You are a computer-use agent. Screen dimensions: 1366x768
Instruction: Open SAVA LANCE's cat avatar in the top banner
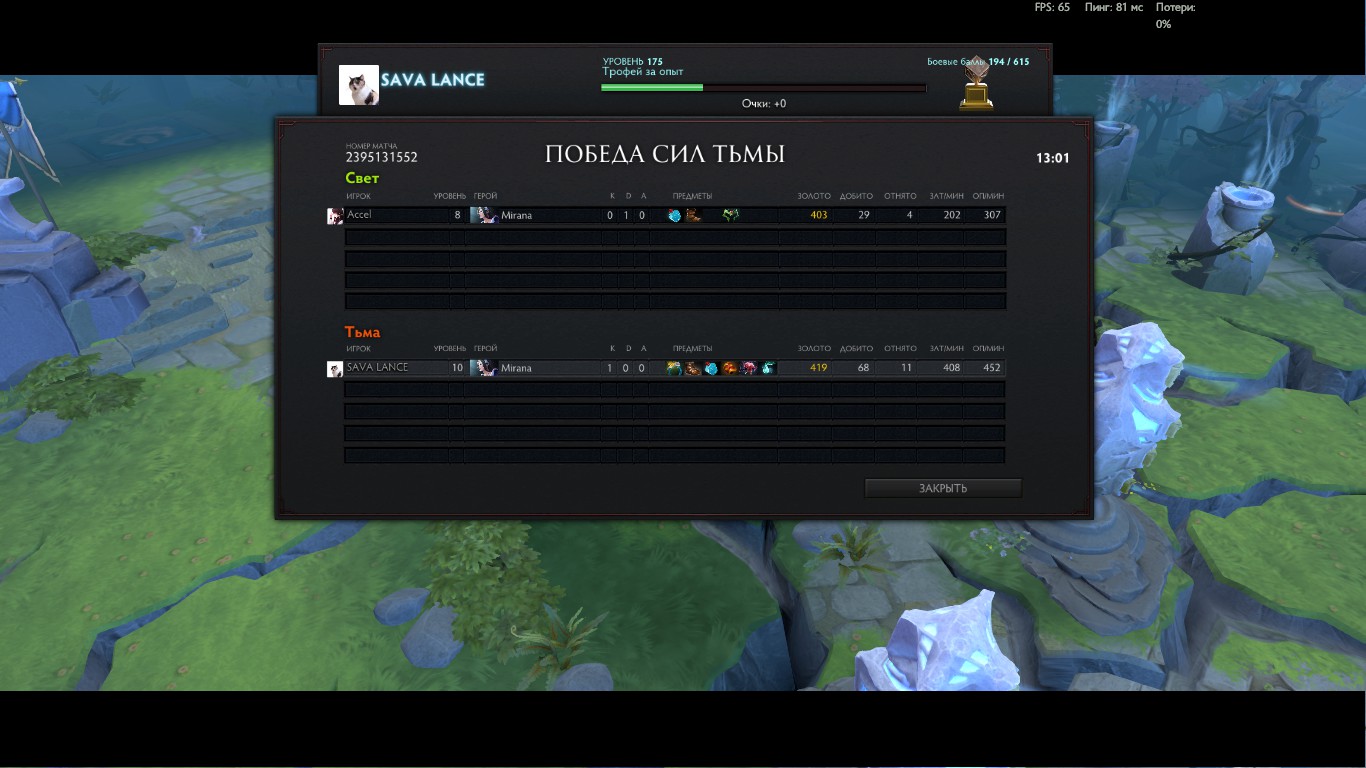click(359, 85)
